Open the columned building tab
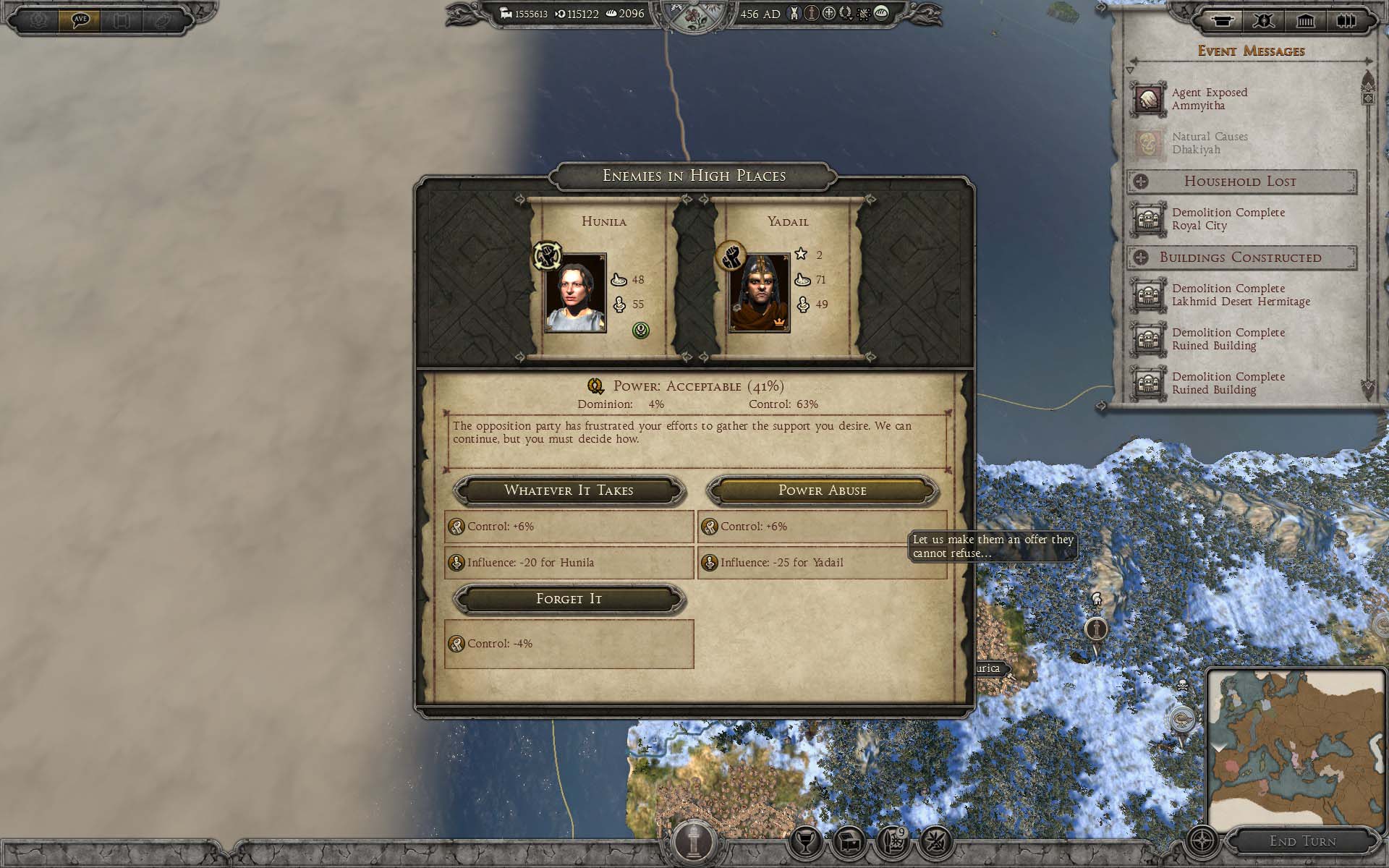The image size is (1389, 868). tap(1305, 20)
